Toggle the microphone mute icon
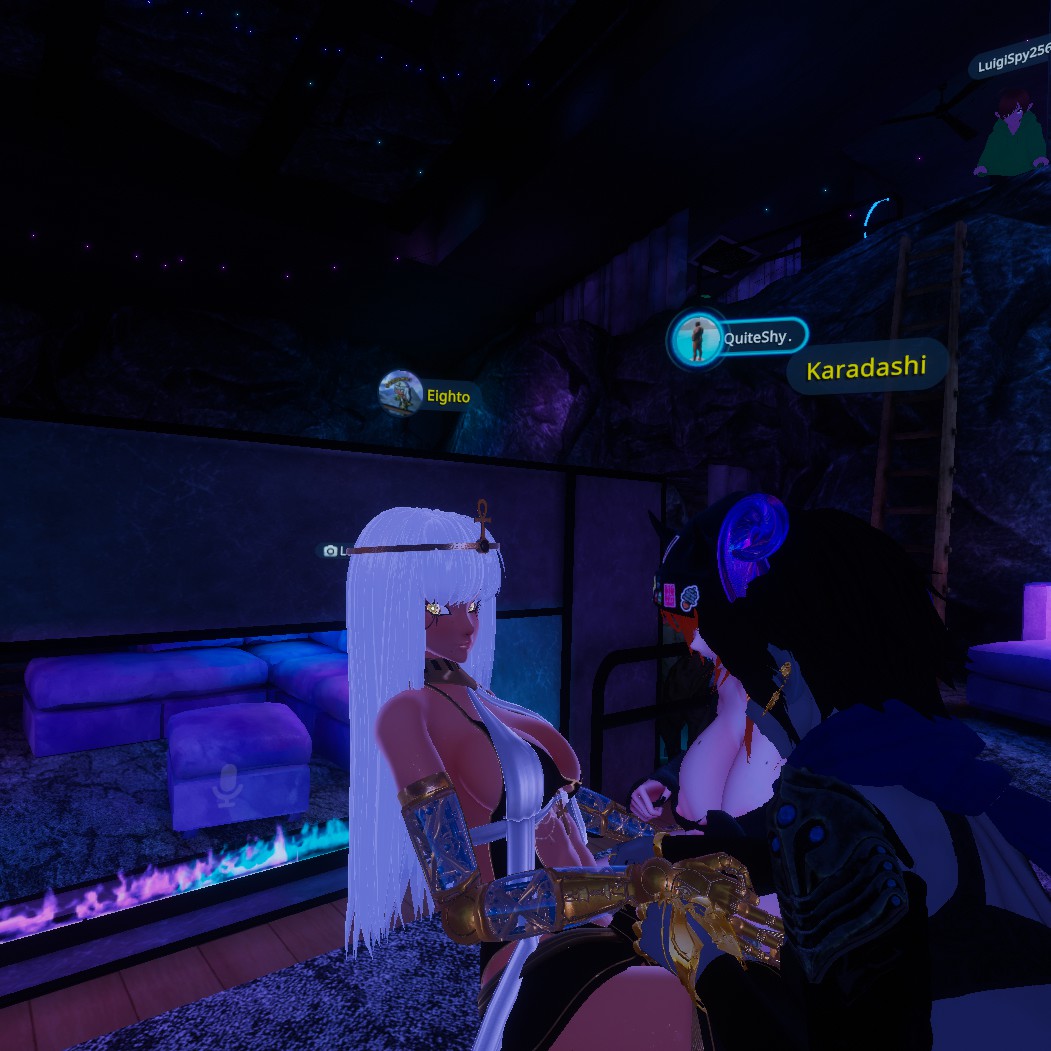This screenshot has height=1051, width=1051. [x=228, y=786]
